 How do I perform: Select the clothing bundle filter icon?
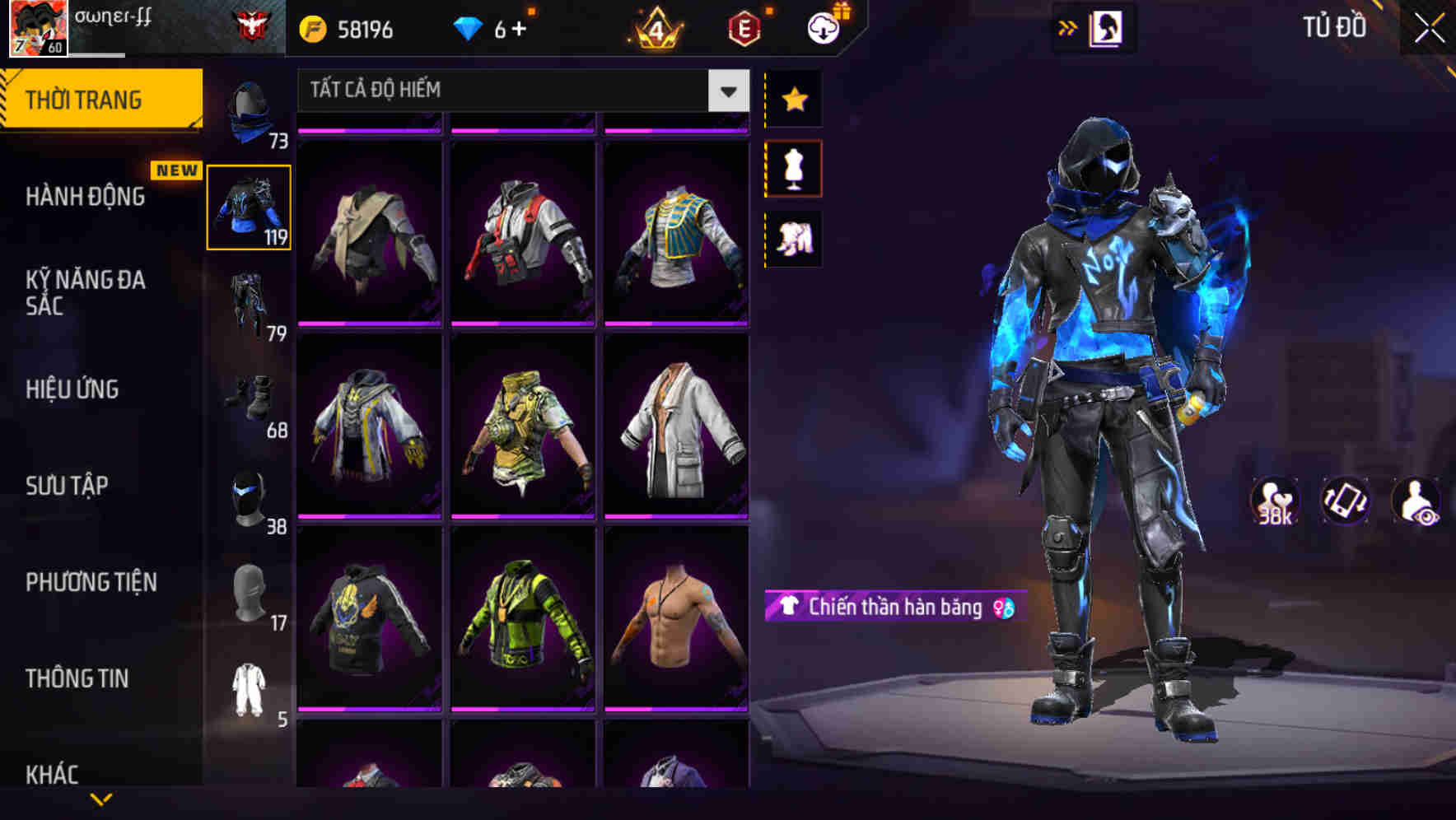(793, 238)
